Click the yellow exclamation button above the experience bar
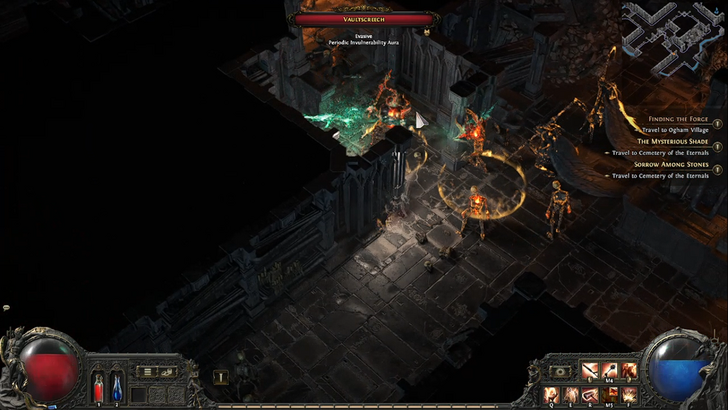The width and height of the screenshot is (728, 410). point(221,378)
